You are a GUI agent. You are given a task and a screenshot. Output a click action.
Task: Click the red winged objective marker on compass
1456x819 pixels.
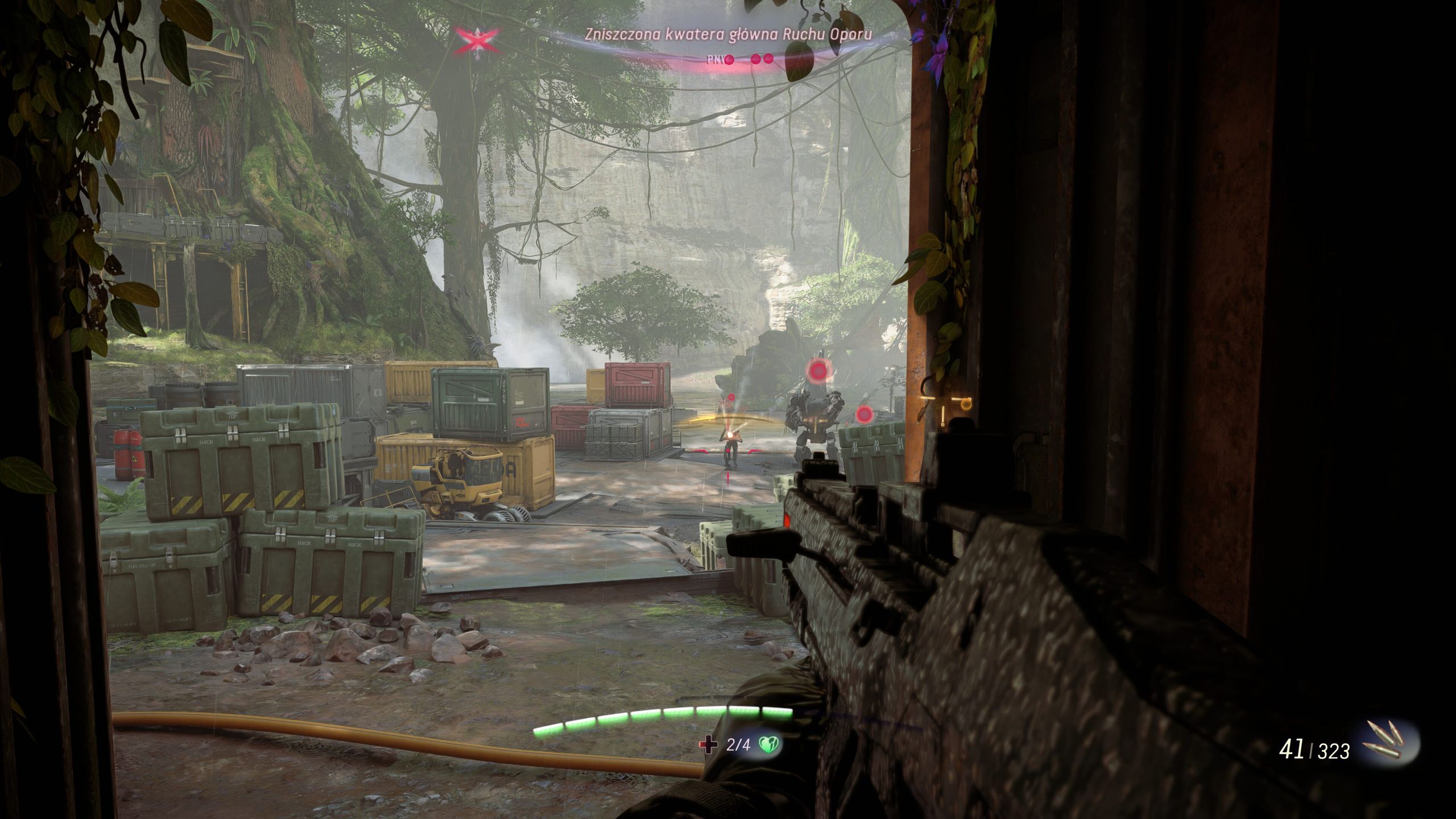pyautogui.click(x=477, y=40)
